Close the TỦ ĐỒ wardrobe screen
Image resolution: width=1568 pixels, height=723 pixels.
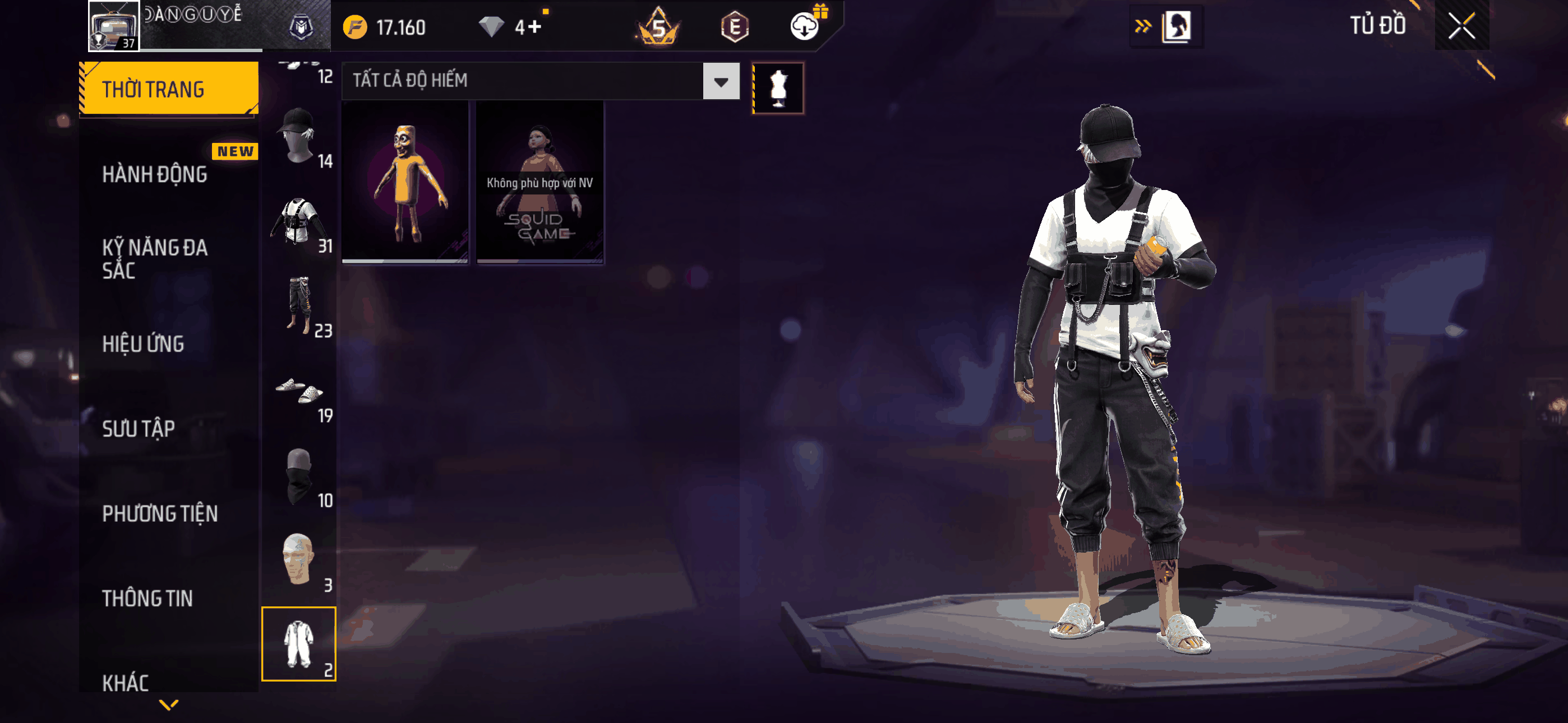click(x=1461, y=26)
